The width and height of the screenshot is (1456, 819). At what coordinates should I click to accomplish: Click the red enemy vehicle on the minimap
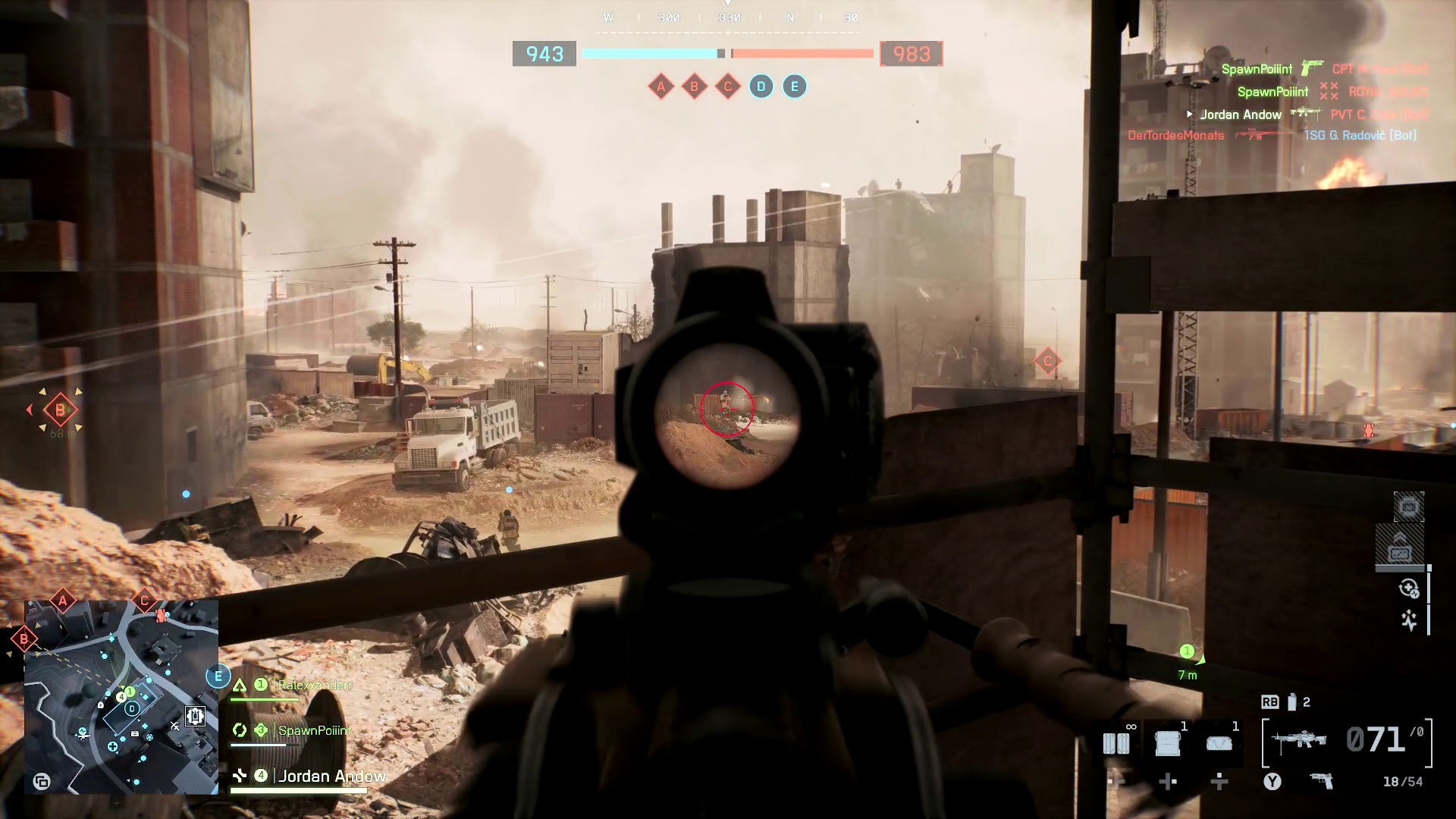coord(161,615)
